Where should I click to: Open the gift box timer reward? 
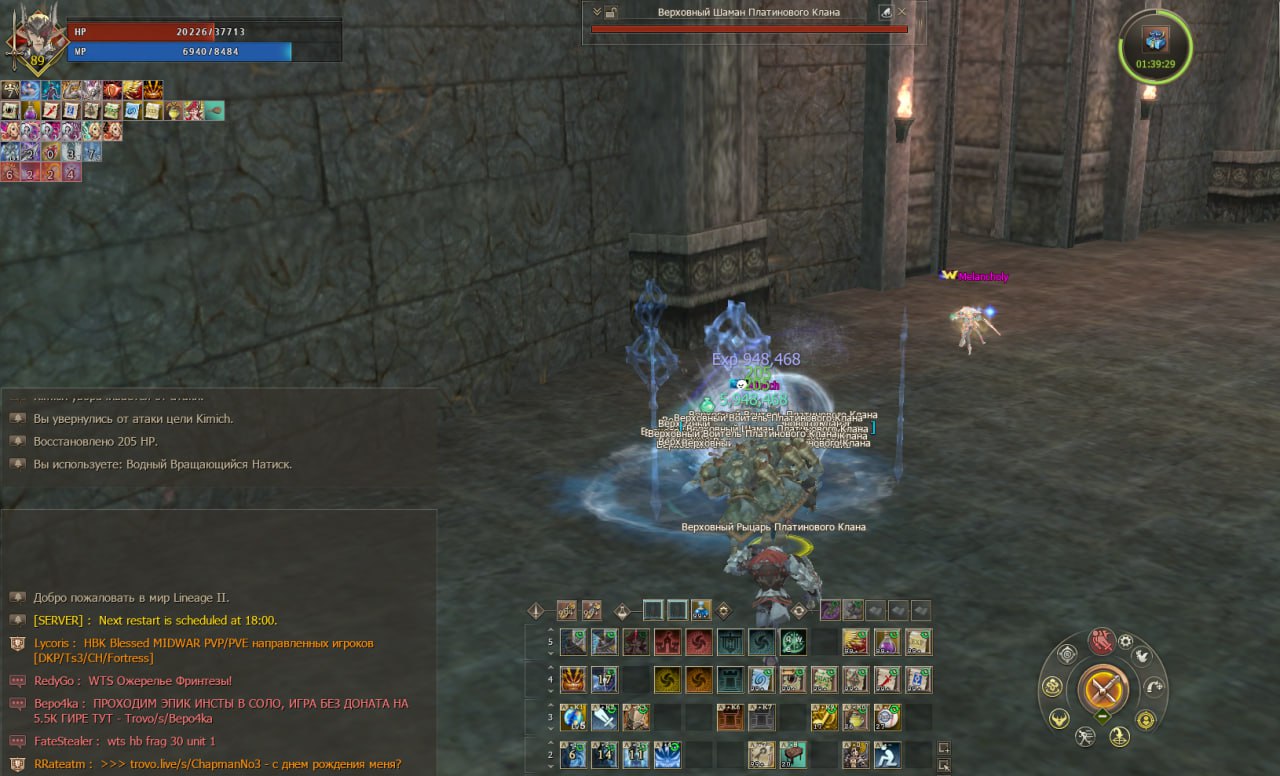pos(1155,40)
